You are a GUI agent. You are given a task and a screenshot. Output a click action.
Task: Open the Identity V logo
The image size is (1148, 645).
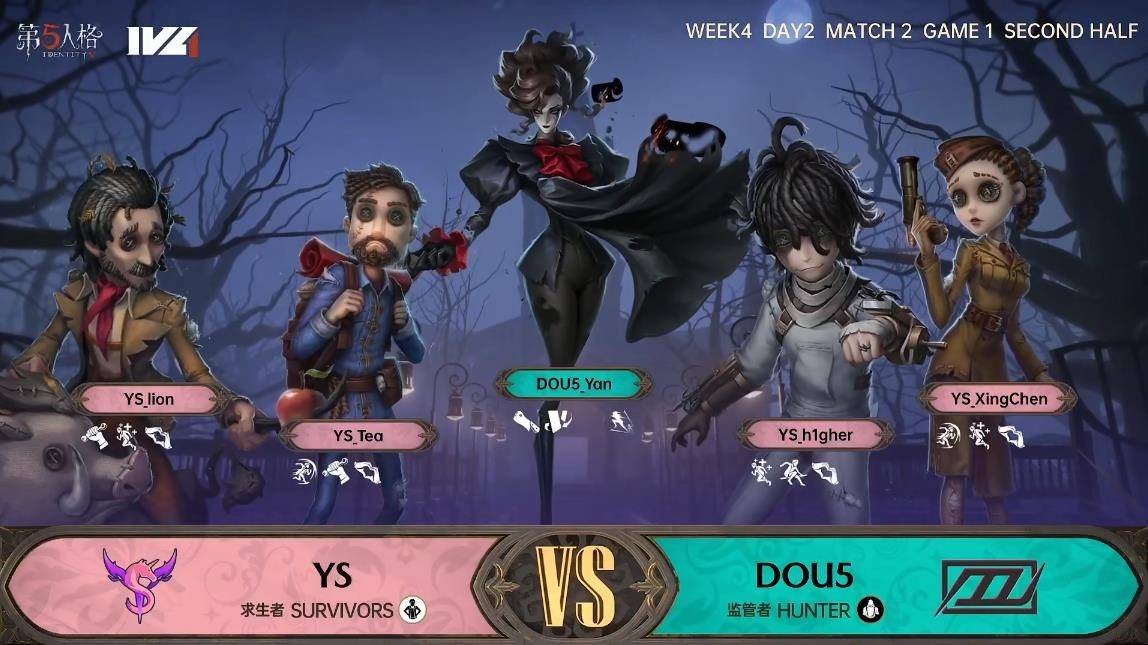(59, 39)
